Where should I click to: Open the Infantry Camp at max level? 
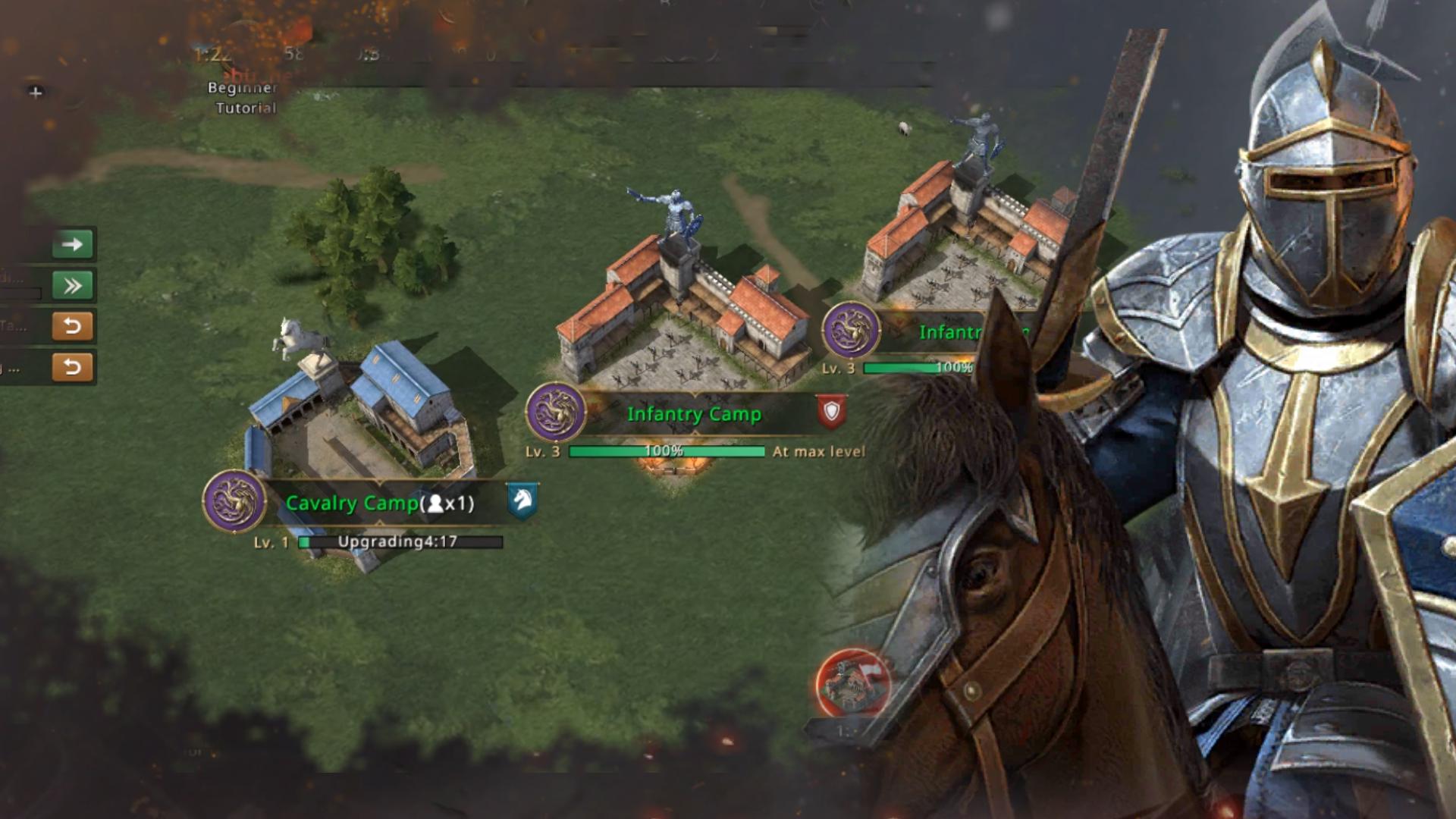click(693, 414)
